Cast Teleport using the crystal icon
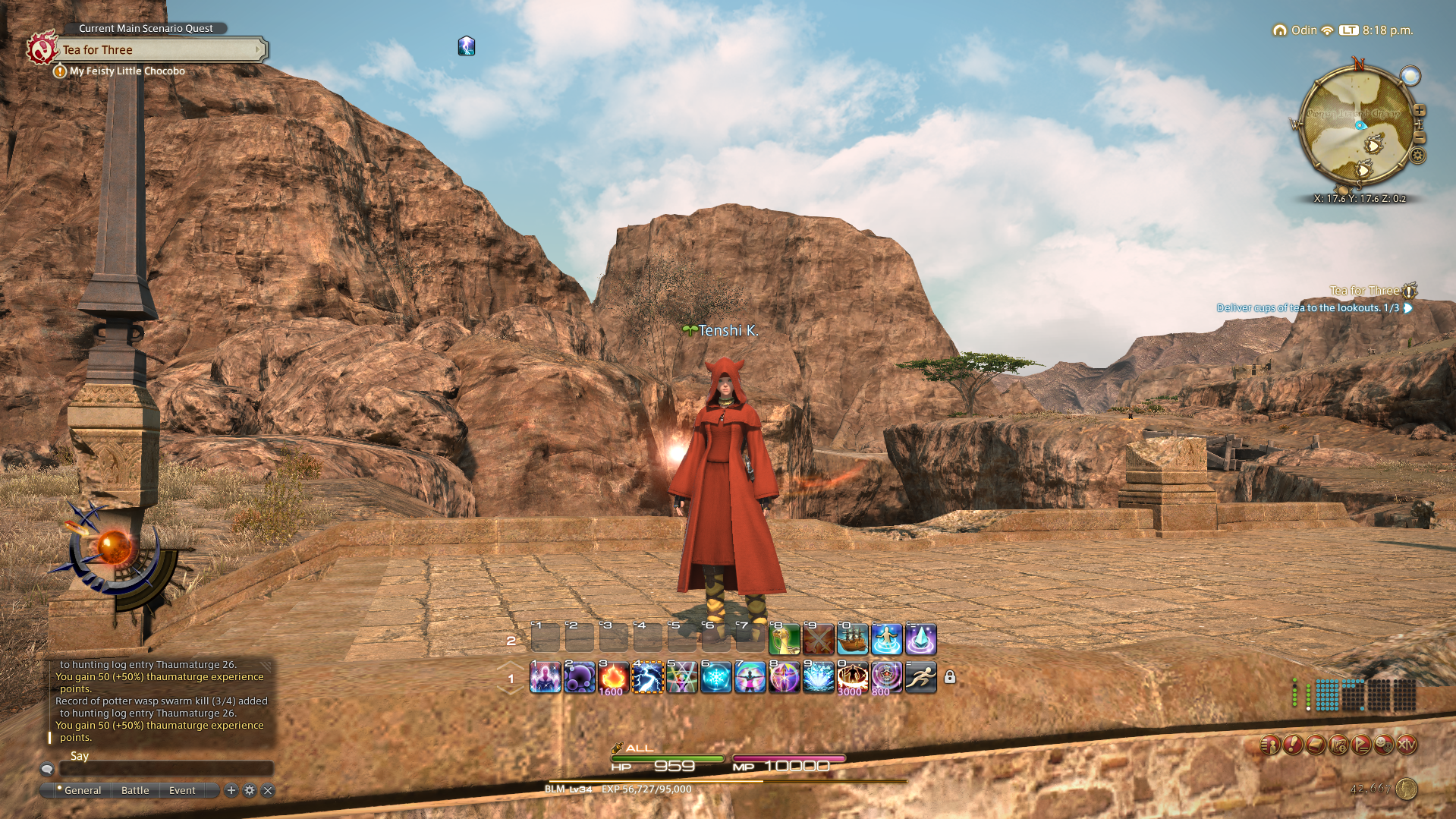Image resolution: width=1456 pixels, height=819 pixels. [x=920, y=638]
